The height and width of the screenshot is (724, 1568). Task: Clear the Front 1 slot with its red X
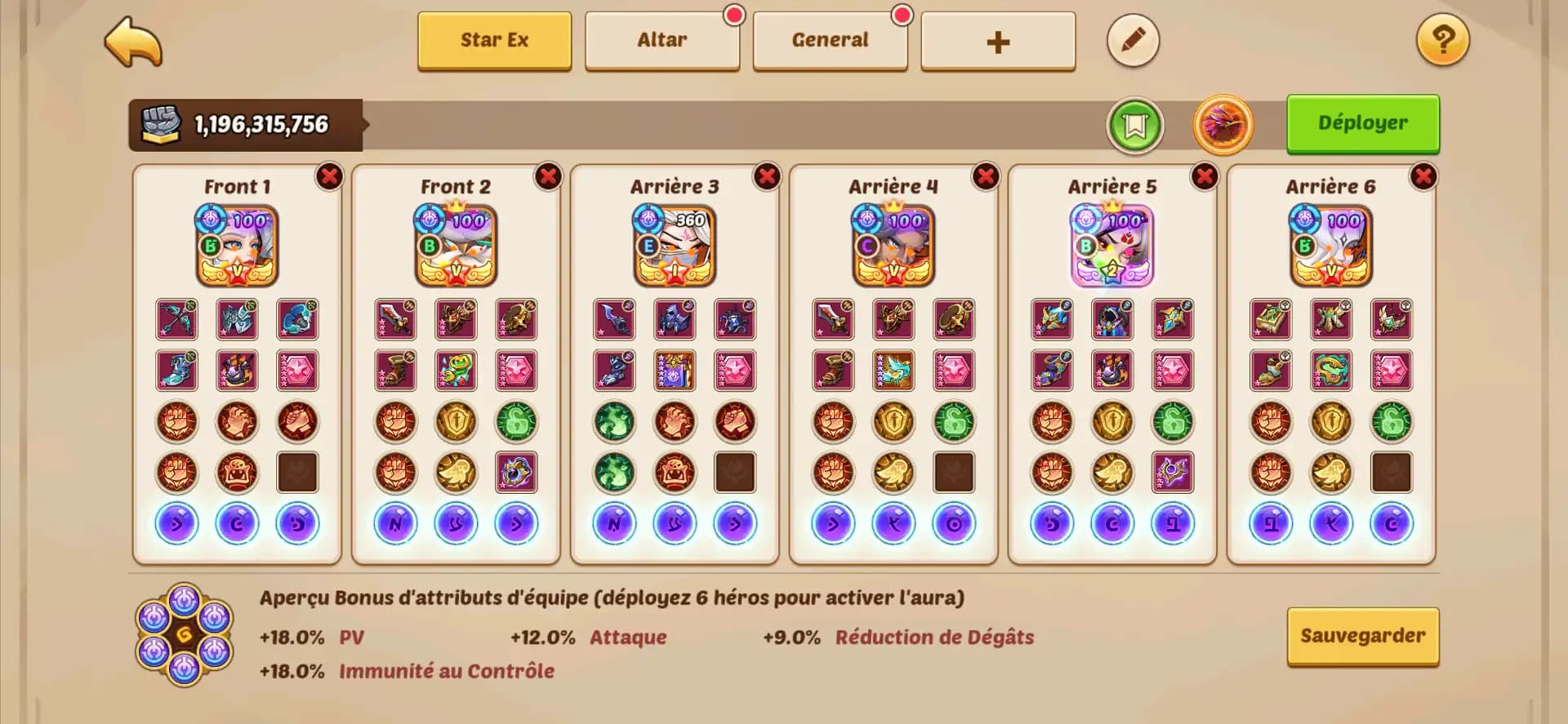(328, 175)
